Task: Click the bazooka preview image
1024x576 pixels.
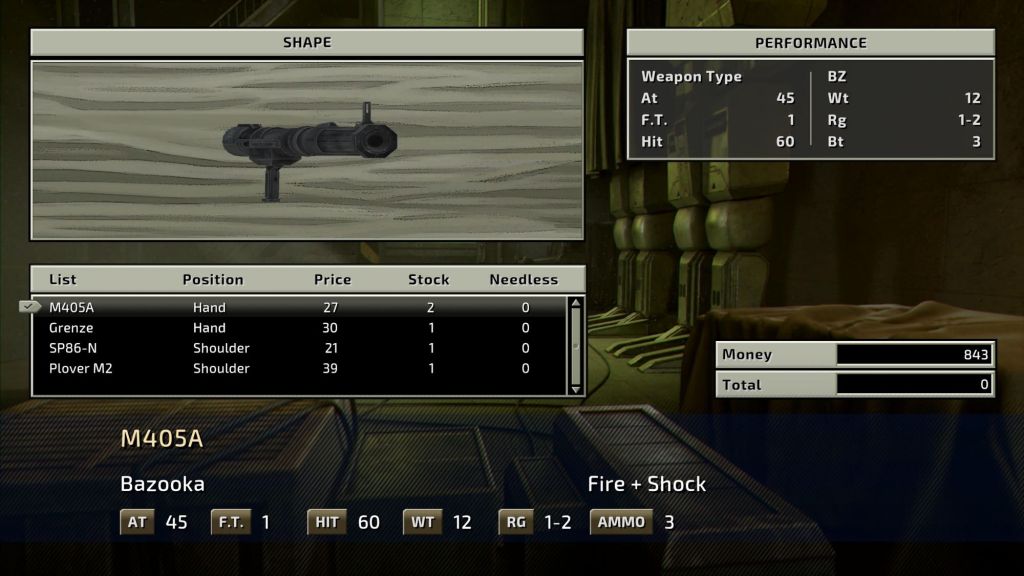Action: [307, 151]
